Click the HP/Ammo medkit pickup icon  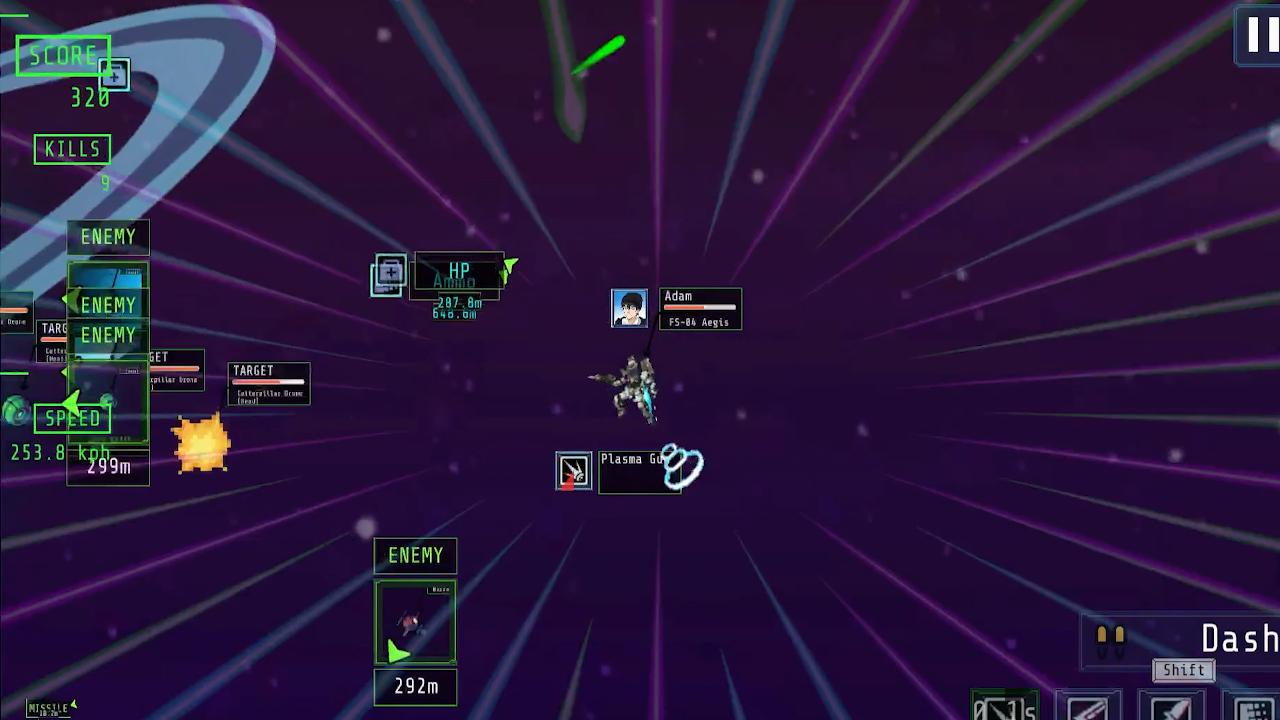tap(387, 276)
